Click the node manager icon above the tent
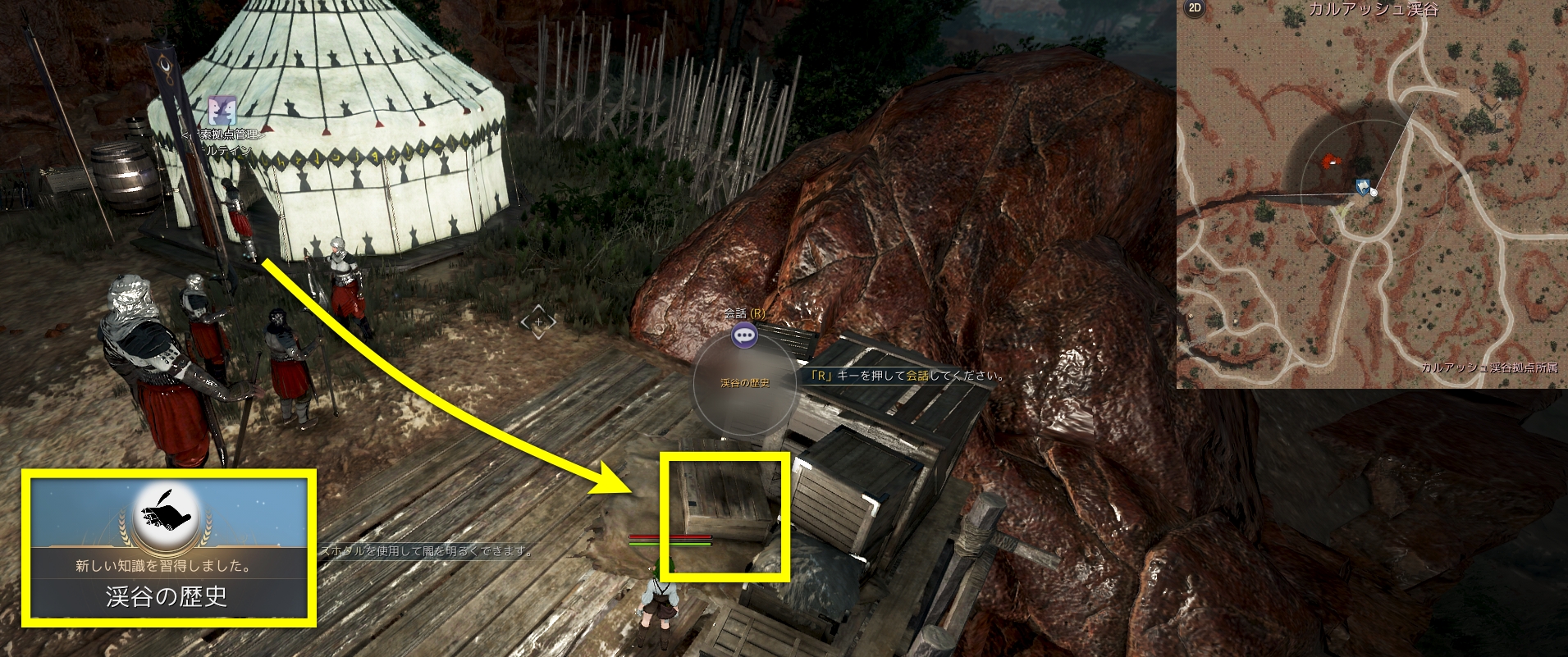This screenshot has height=657, width=1568. (x=222, y=111)
